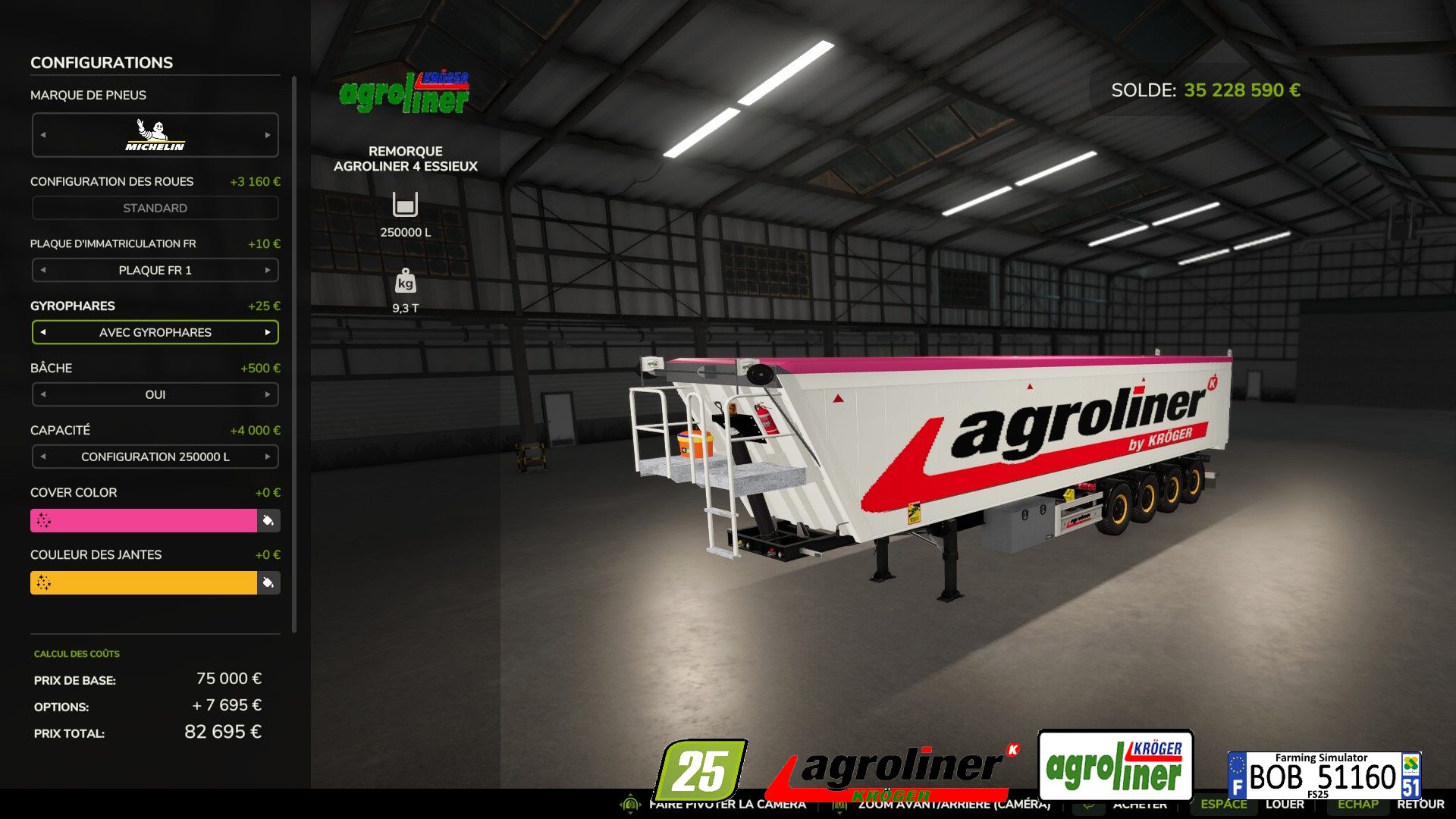Image resolution: width=1456 pixels, height=819 pixels.
Task: Advance the Gyrophares option right
Action: 268,332
